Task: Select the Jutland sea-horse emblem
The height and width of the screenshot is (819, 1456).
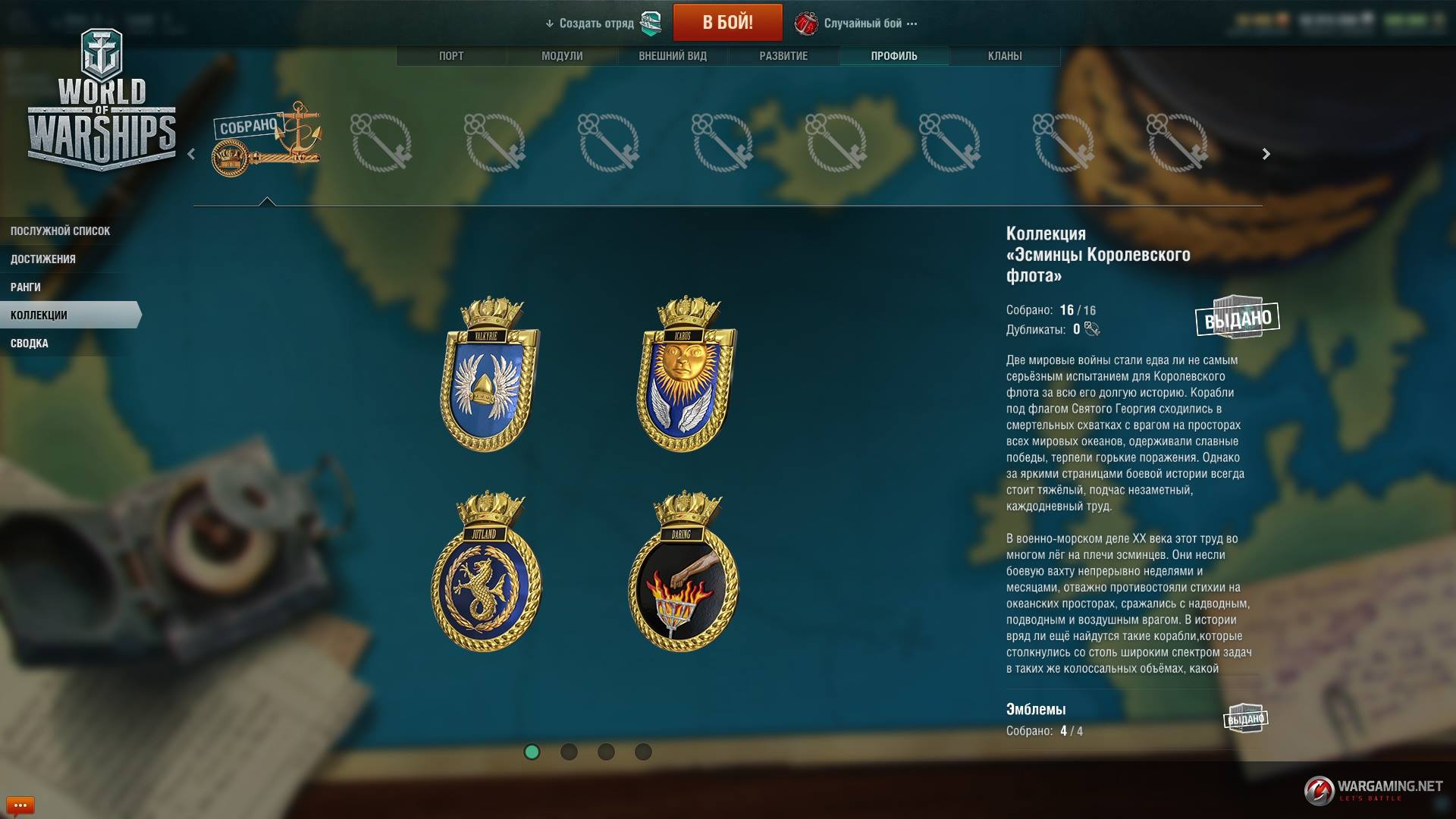Action: (486, 573)
